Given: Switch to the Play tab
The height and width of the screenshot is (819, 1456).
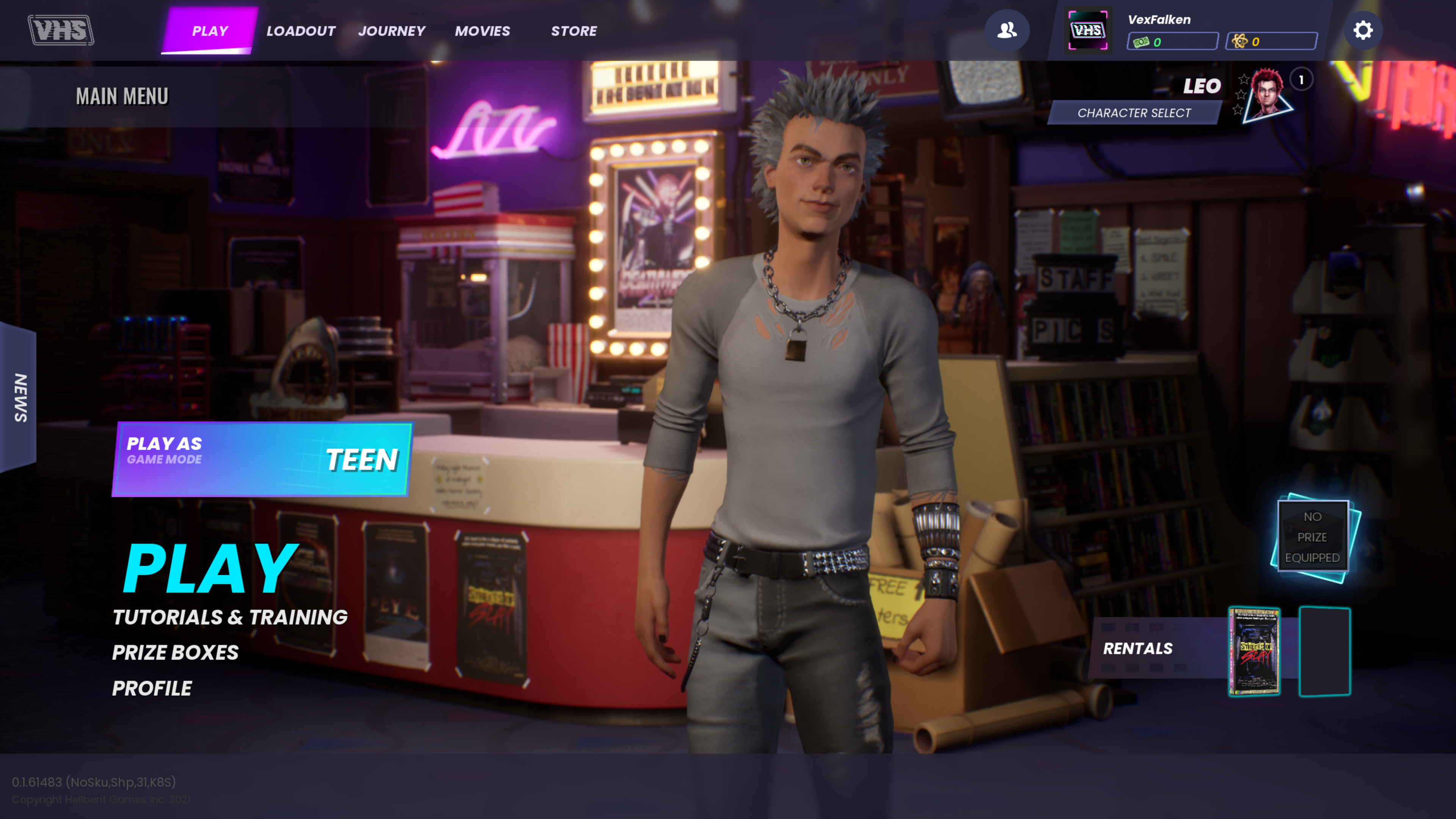Looking at the screenshot, I should (210, 30).
